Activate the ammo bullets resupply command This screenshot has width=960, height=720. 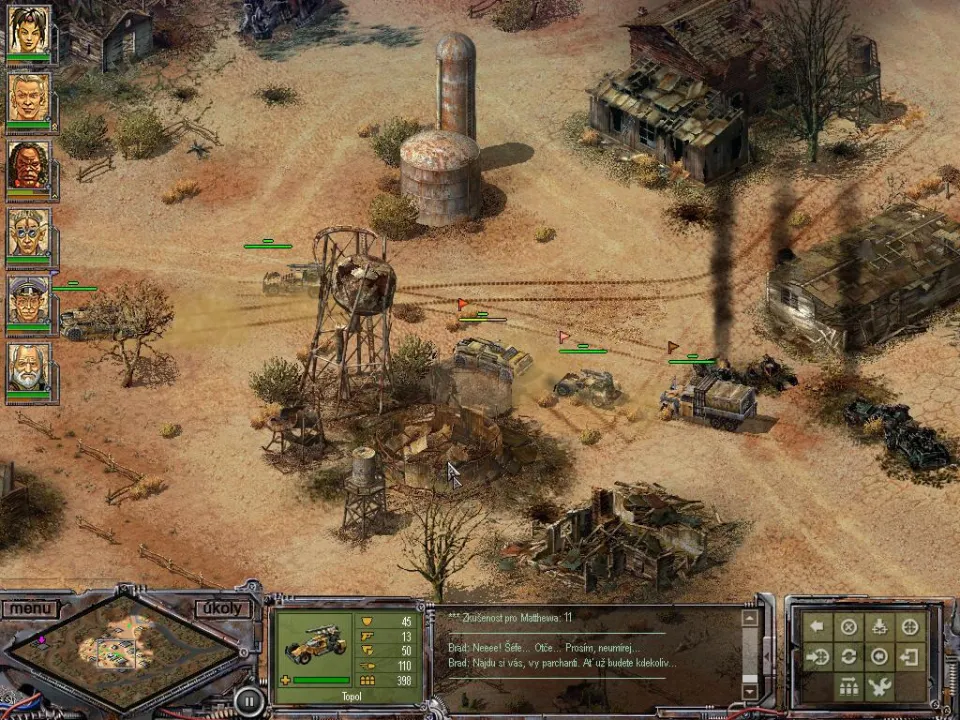(x=849, y=687)
